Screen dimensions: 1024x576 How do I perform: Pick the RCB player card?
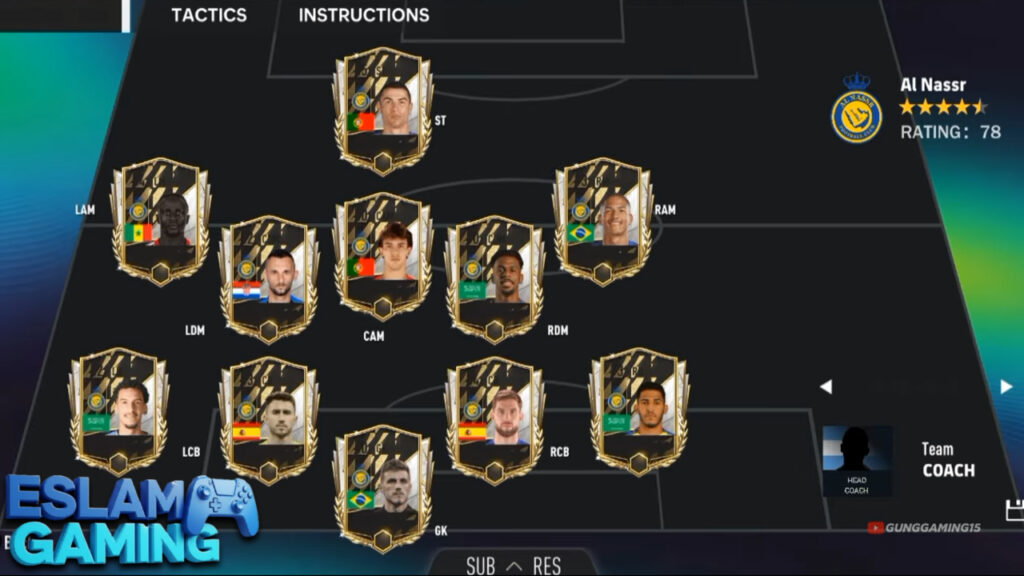[494, 420]
